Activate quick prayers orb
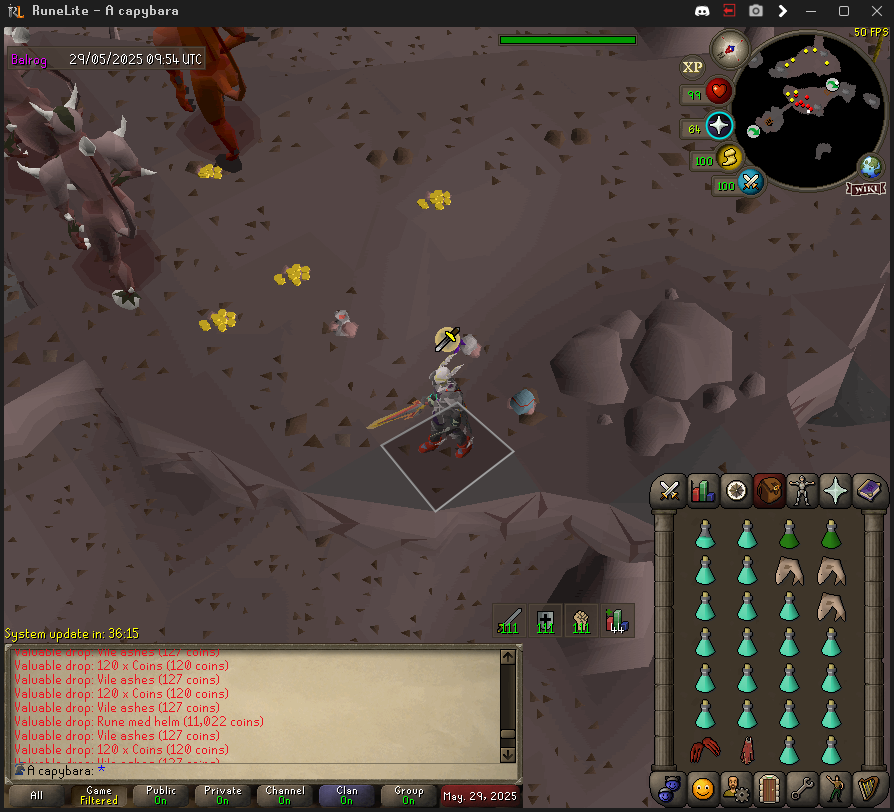This screenshot has width=894, height=812. (x=719, y=126)
